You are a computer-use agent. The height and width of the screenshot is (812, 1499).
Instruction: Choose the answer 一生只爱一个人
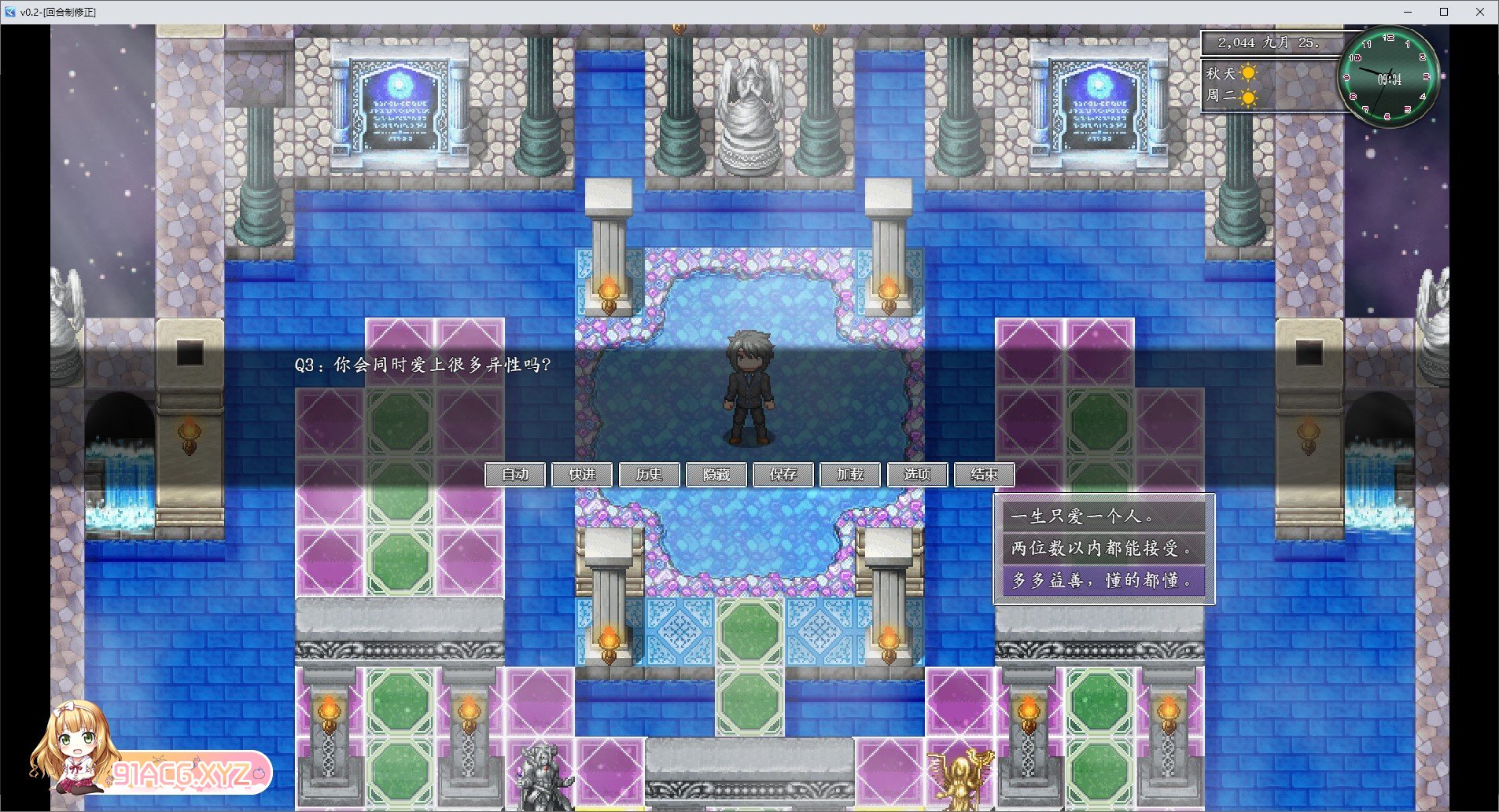click(1103, 516)
